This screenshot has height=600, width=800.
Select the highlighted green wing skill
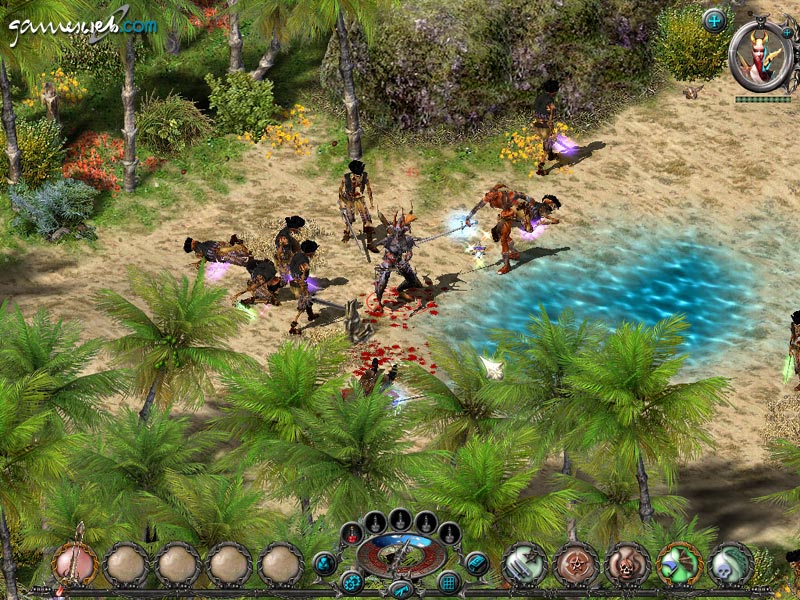pyautogui.click(x=680, y=564)
